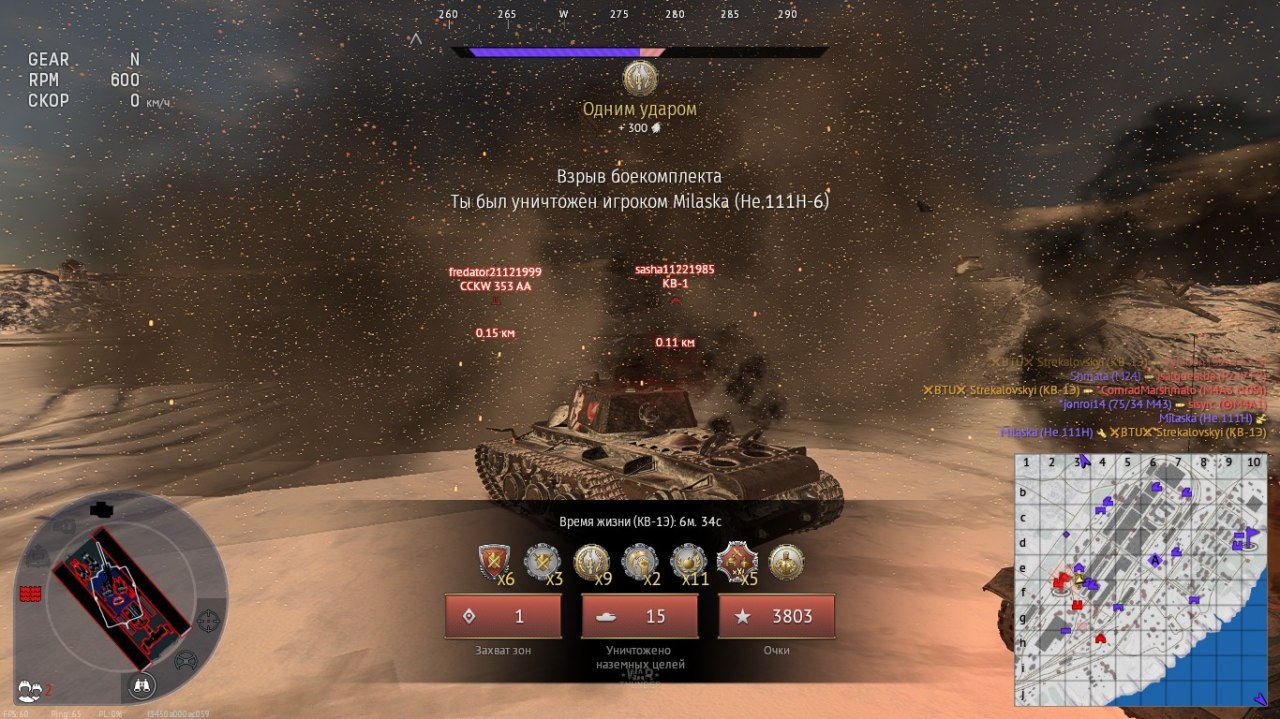Click the red ammunition rack icon
Screen dimensions: 1280x719
point(30,594)
